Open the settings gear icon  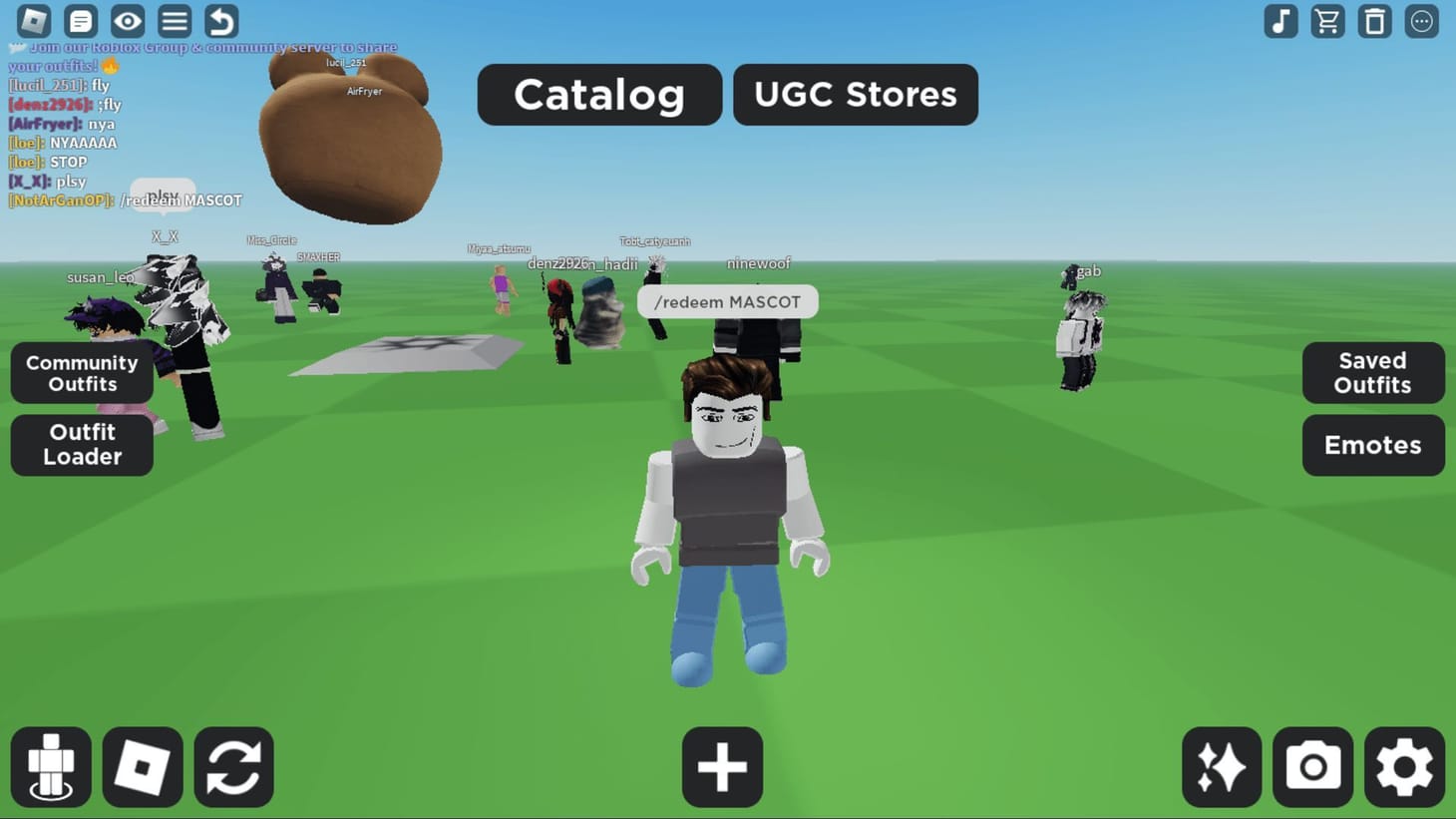(1404, 766)
